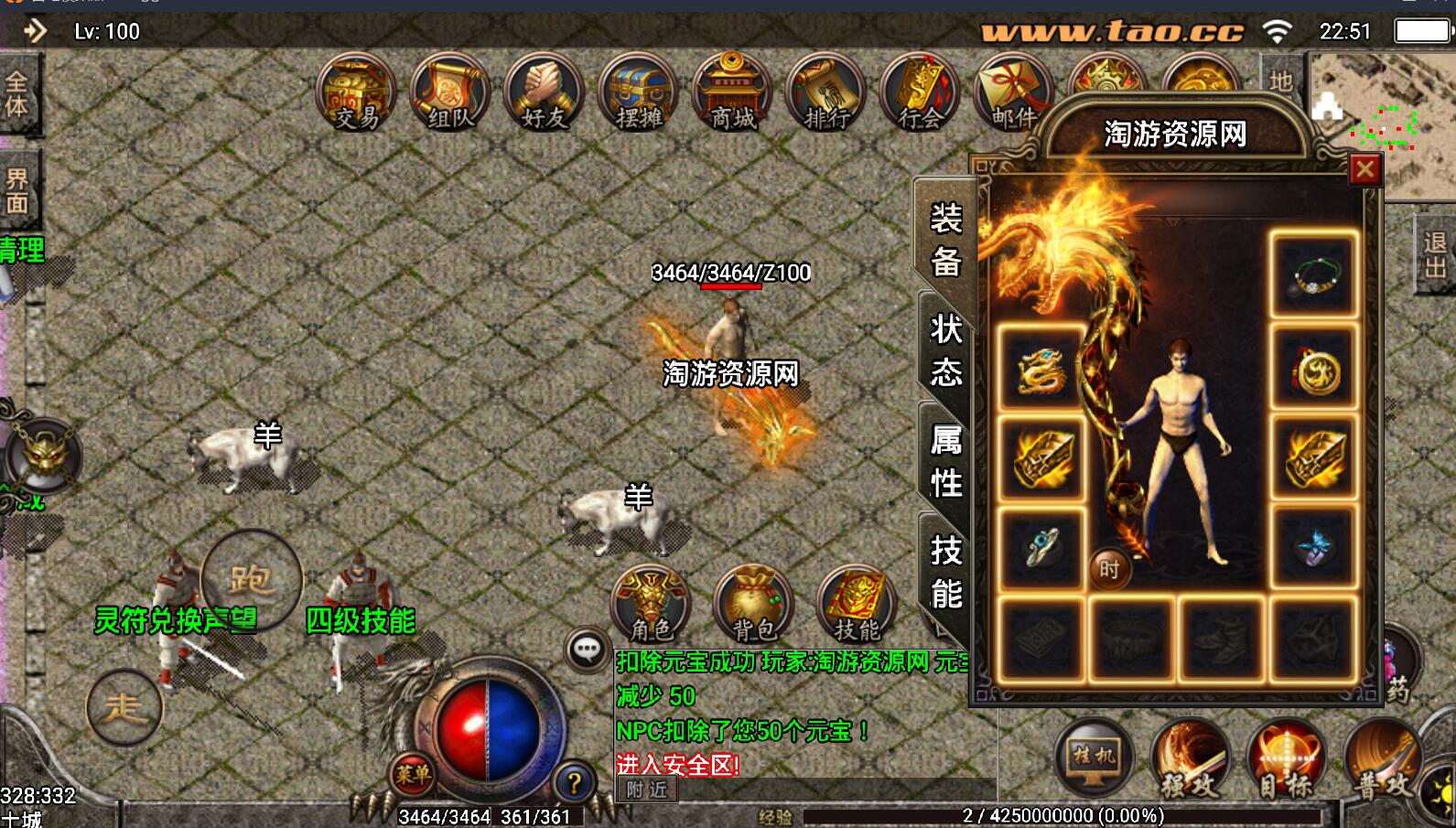Tap the 走 walk button
Screen dimensions: 1456x828
pyautogui.click(x=124, y=707)
